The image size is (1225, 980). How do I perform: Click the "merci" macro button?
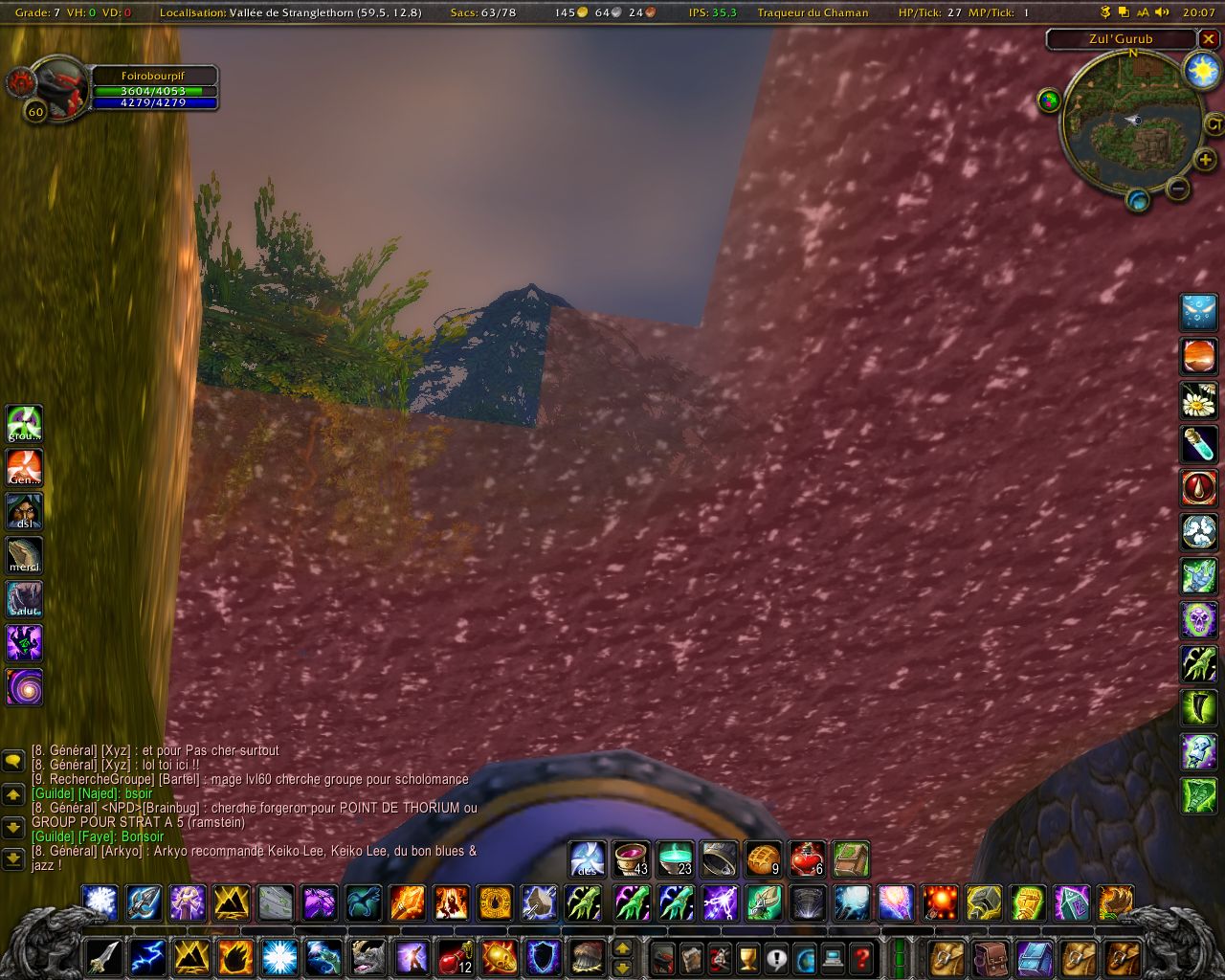[x=25, y=555]
